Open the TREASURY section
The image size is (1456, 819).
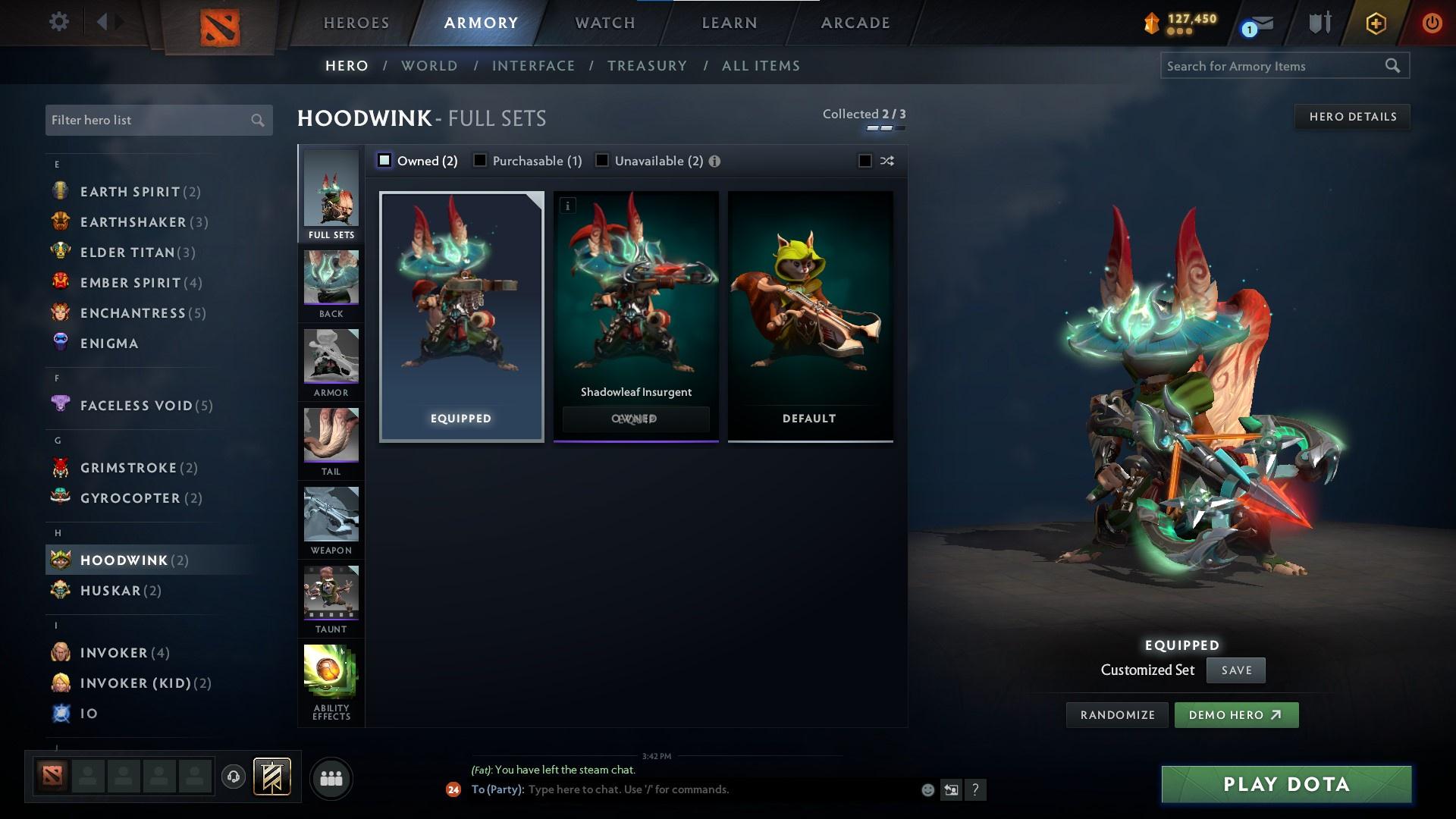click(x=647, y=66)
